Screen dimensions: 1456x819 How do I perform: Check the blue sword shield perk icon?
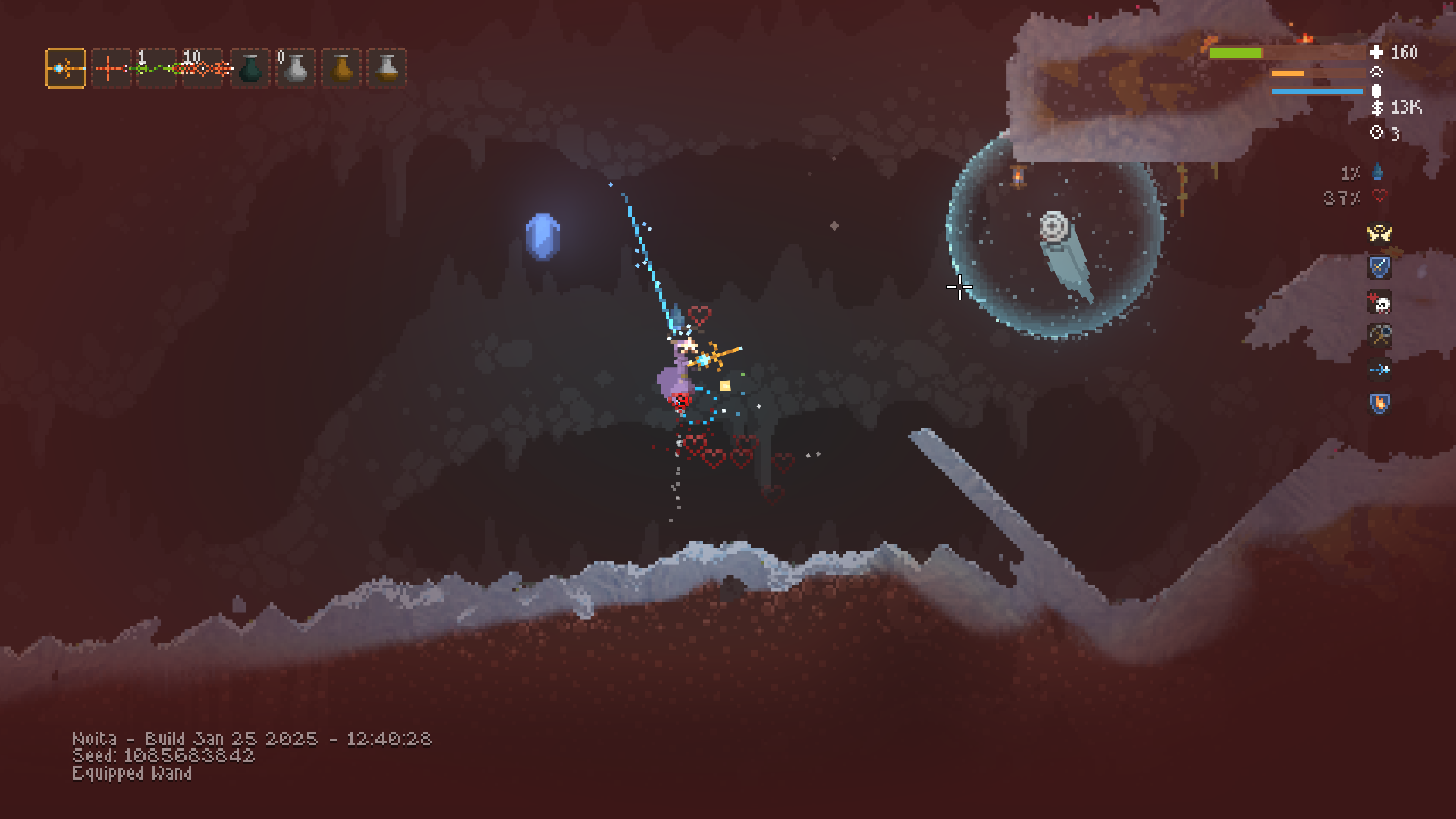1379,267
